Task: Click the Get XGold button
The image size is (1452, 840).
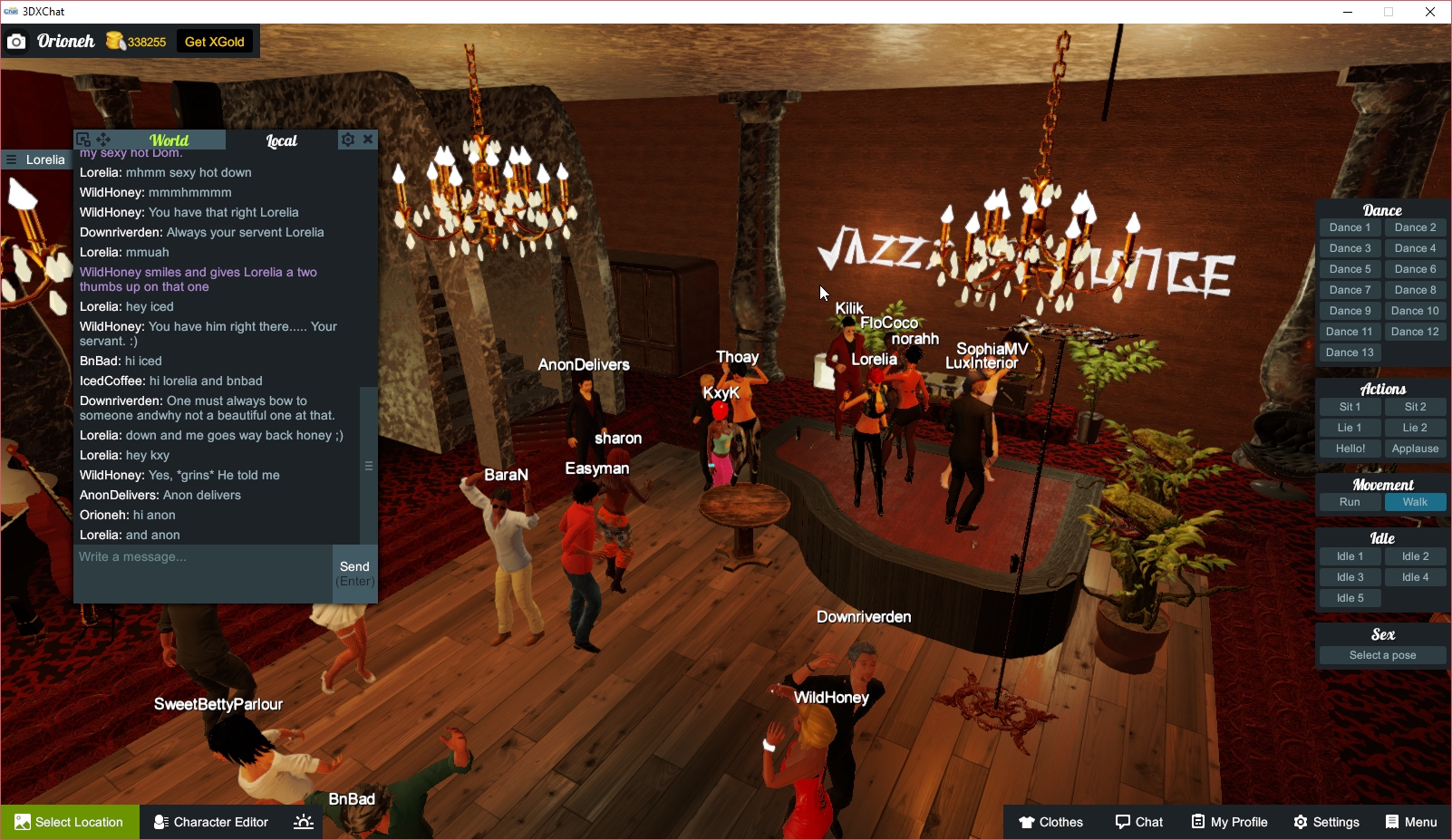Action: (215, 41)
